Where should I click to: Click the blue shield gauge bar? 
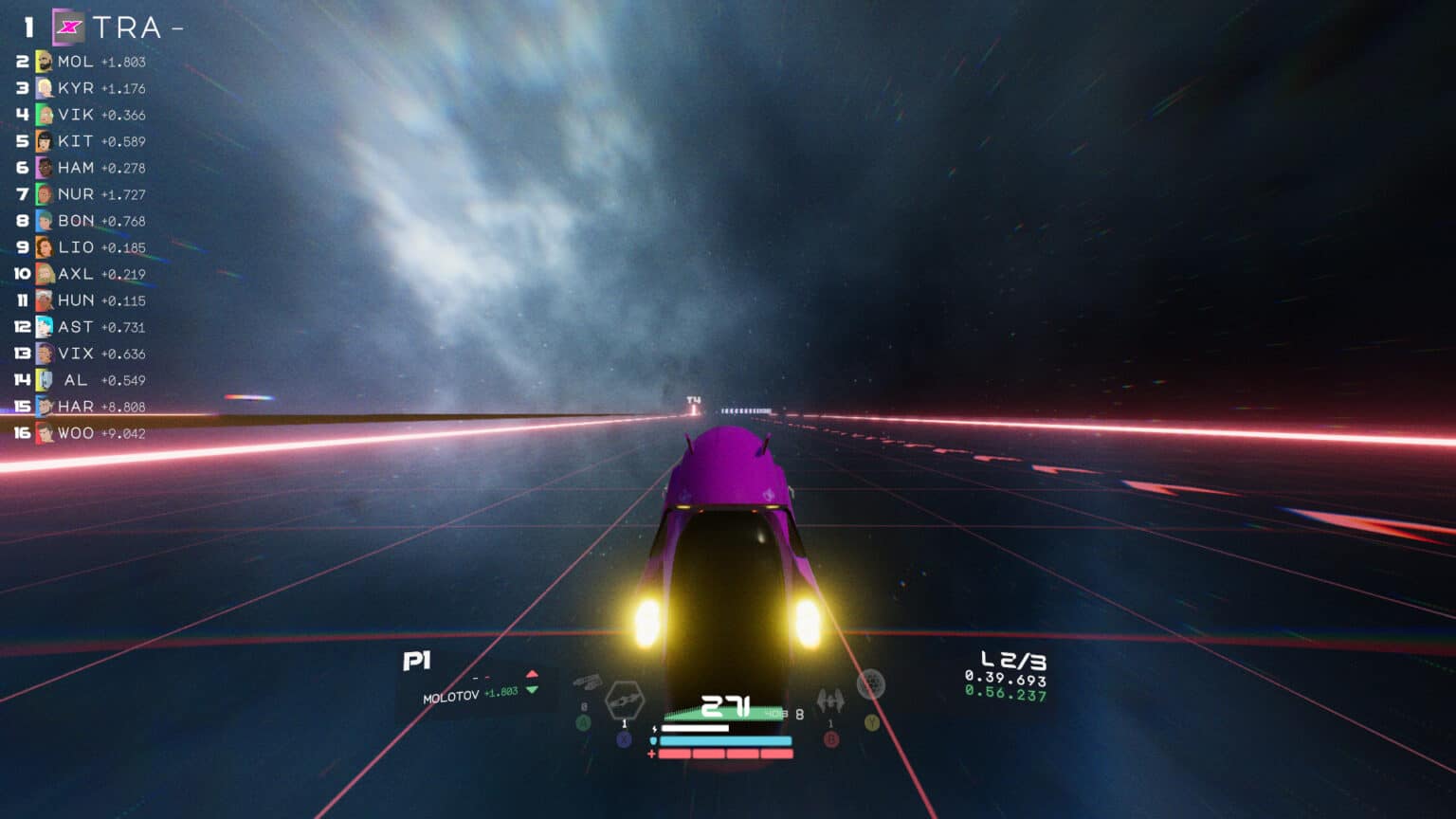click(x=724, y=740)
